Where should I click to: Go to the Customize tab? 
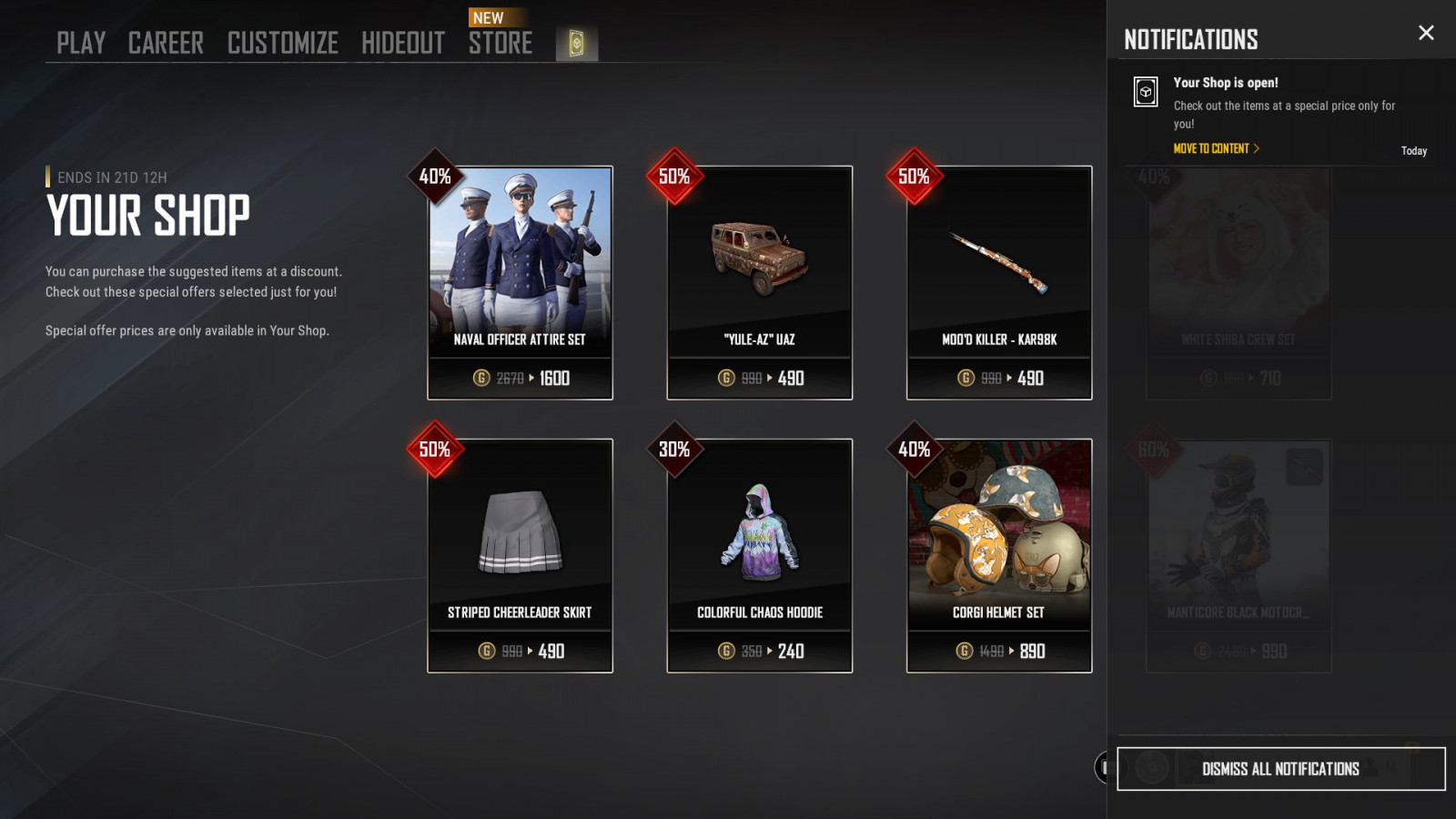(x=282, y=43)
